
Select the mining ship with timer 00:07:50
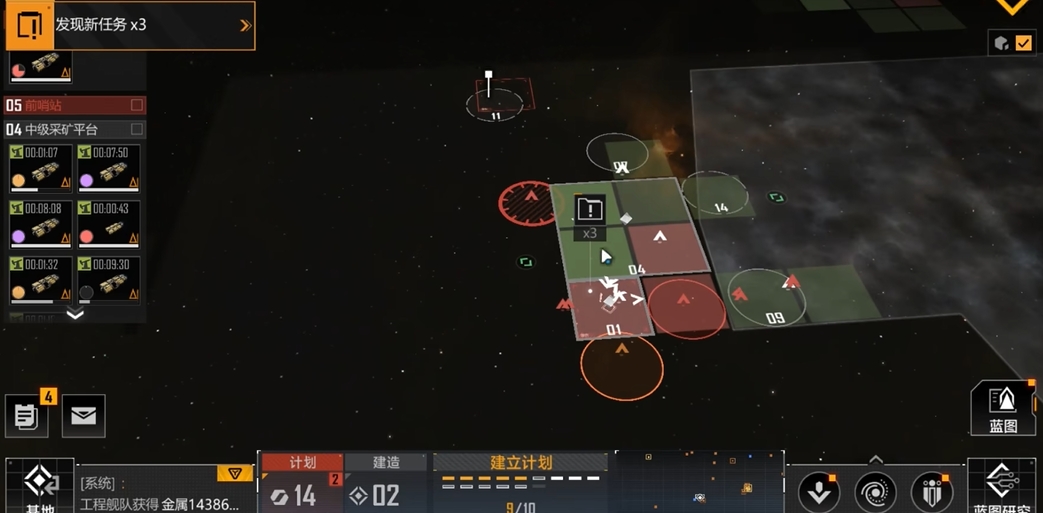click(109, 168)
